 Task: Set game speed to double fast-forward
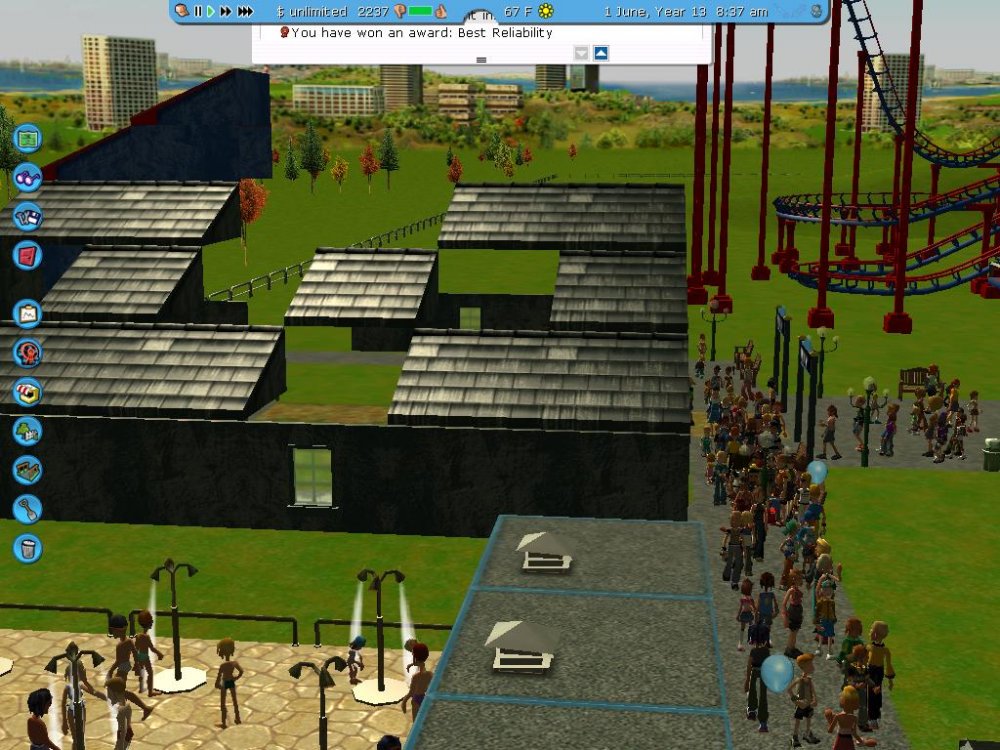click(226, 11)
